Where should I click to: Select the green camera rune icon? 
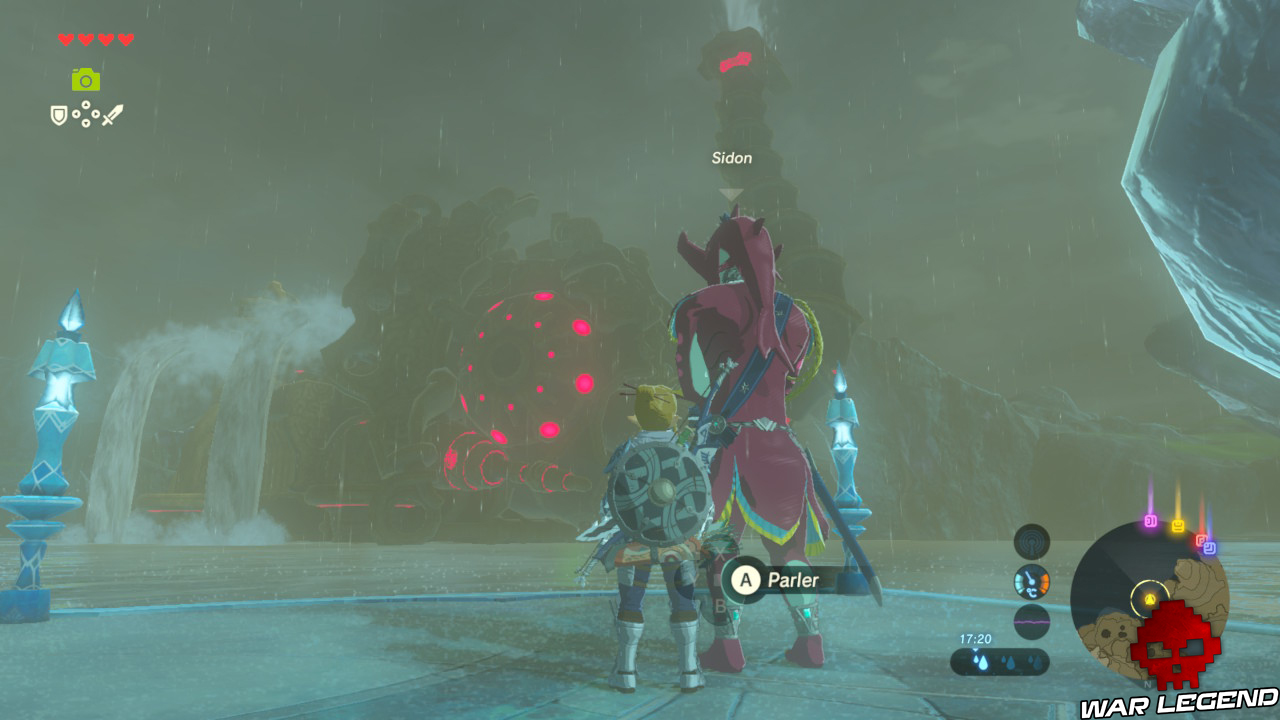(85, 81)
